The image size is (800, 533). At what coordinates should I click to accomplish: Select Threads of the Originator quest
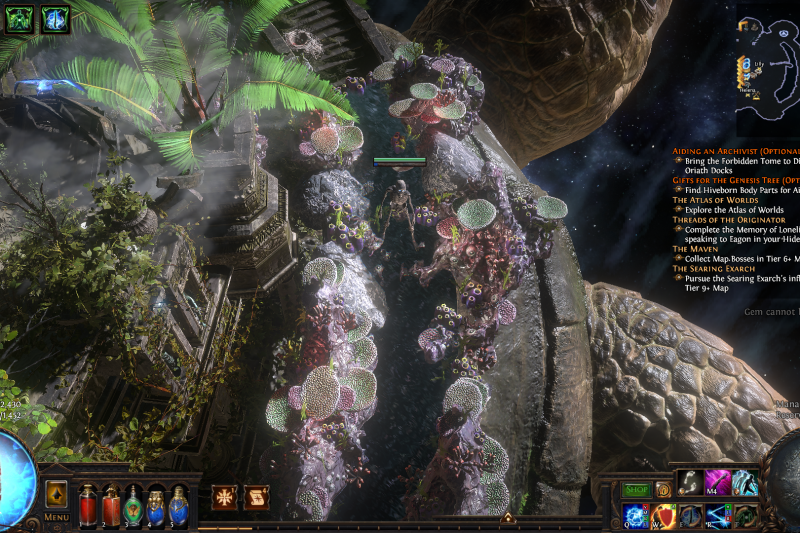click(728, 219)
